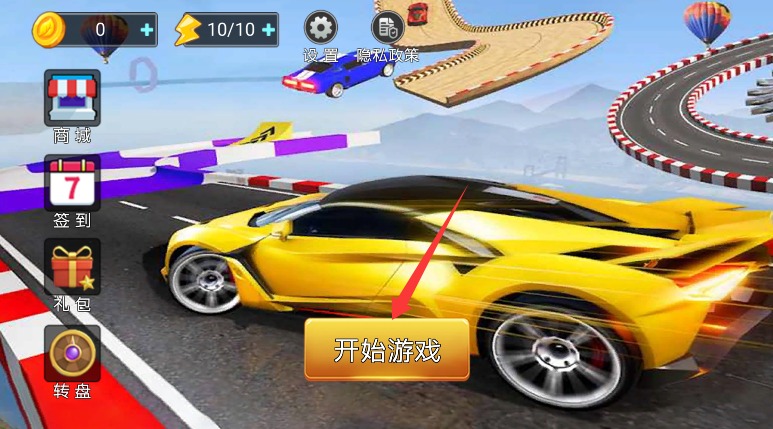Open the 商城 shop

click(72, 99)
